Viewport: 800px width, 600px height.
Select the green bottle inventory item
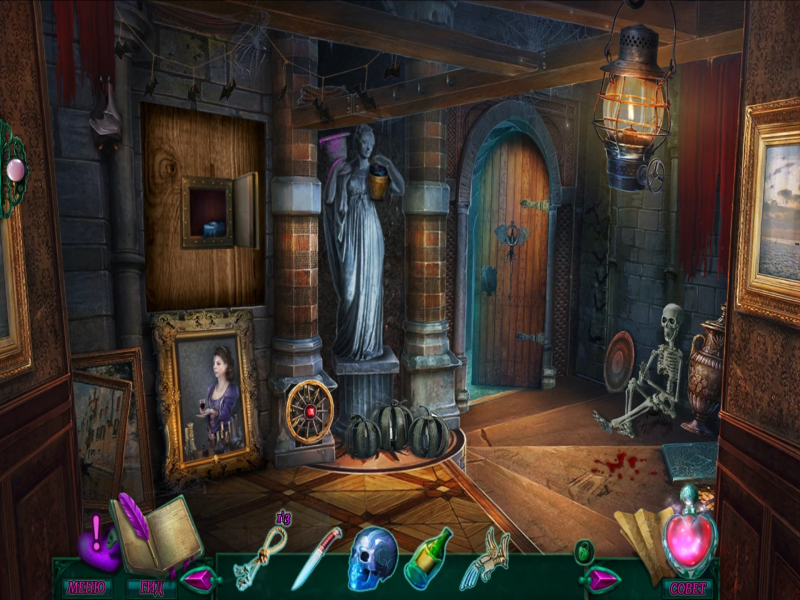[x=427, y=558]
